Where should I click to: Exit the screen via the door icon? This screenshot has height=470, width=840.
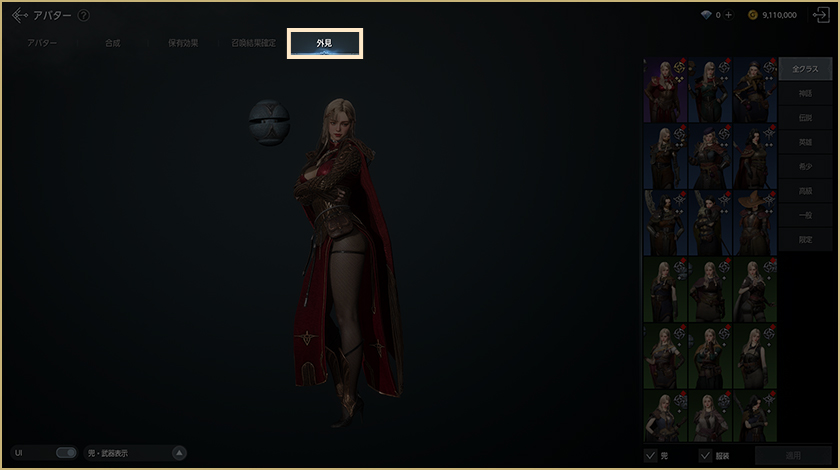[821, 15]
